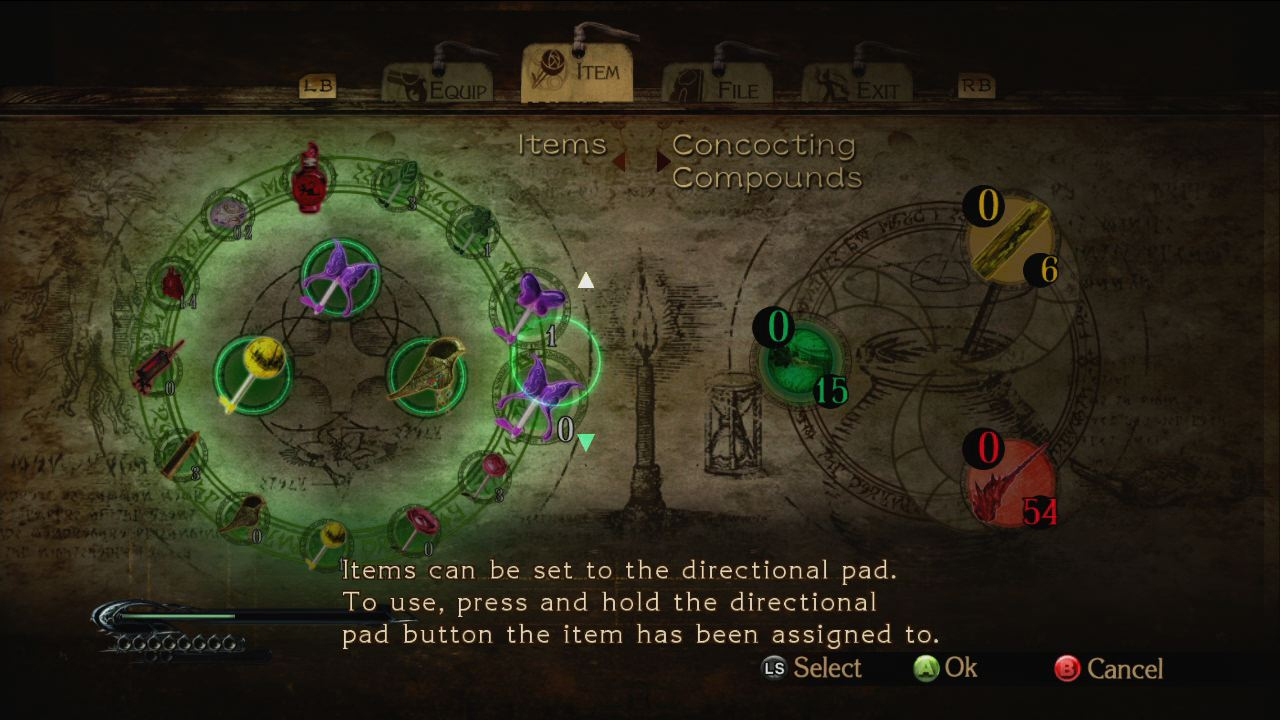This screenshot has height=720, width=1280.
Task: Pick the pale purple pearl item
Action: point(228,213)
